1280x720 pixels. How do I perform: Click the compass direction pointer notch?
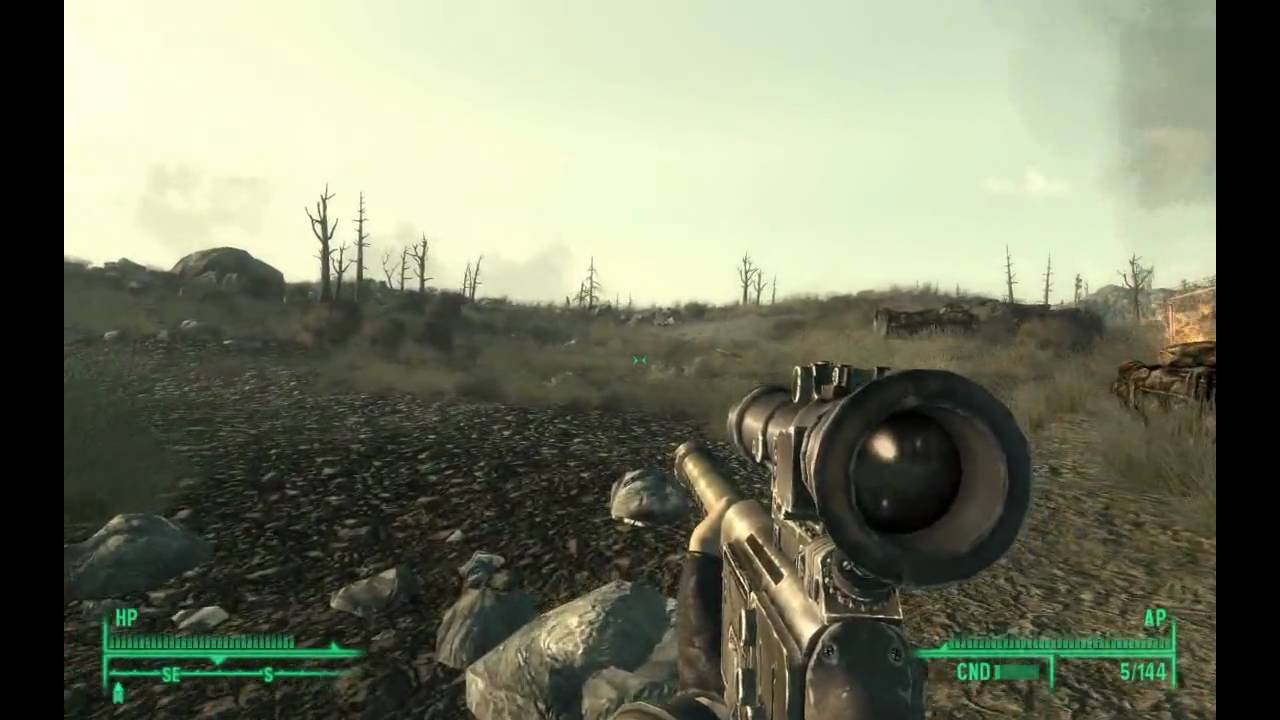pyautogui.click(x=218, y=660)
